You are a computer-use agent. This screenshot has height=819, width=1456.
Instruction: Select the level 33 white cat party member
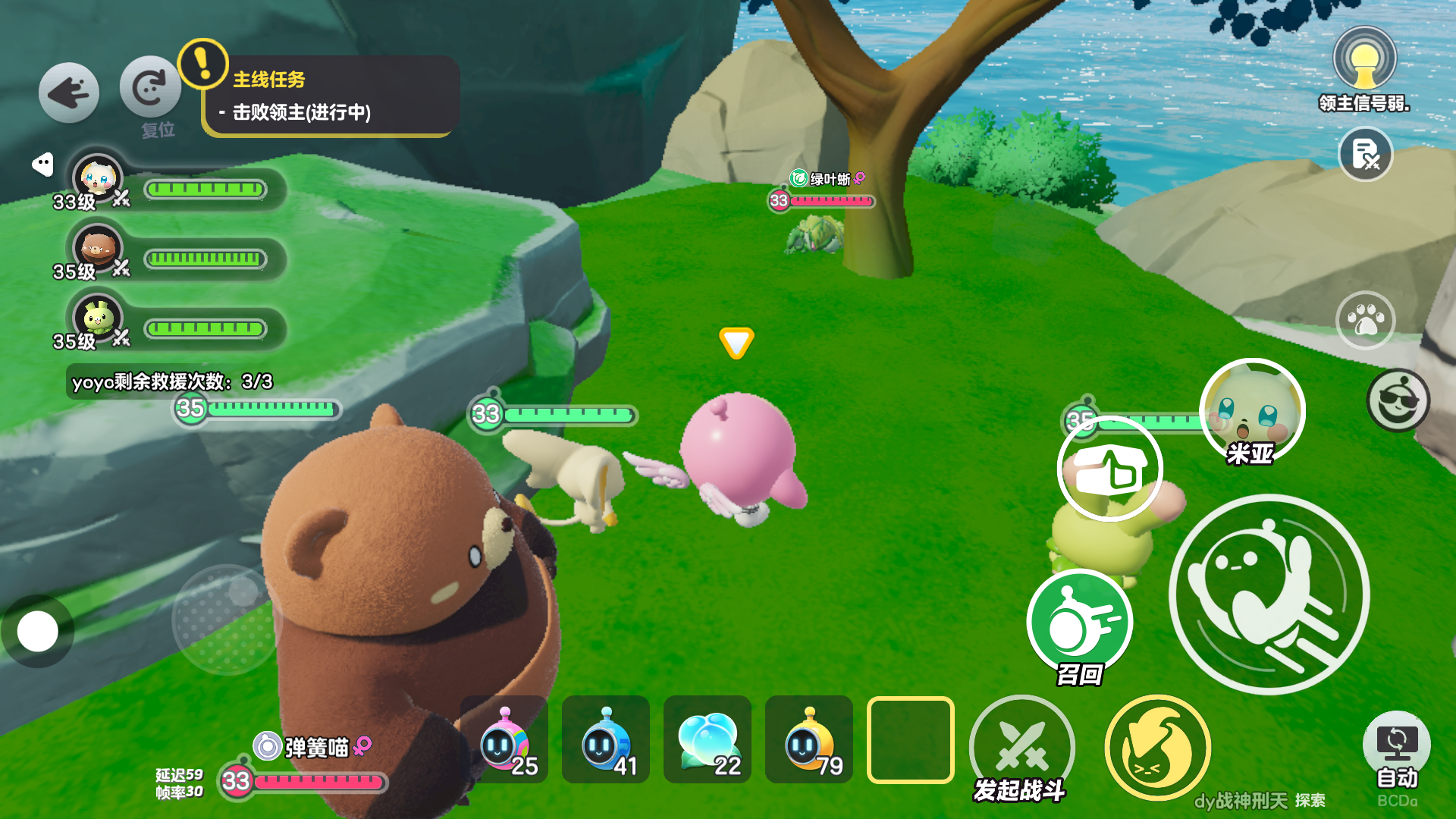click(x=98, y=180)
